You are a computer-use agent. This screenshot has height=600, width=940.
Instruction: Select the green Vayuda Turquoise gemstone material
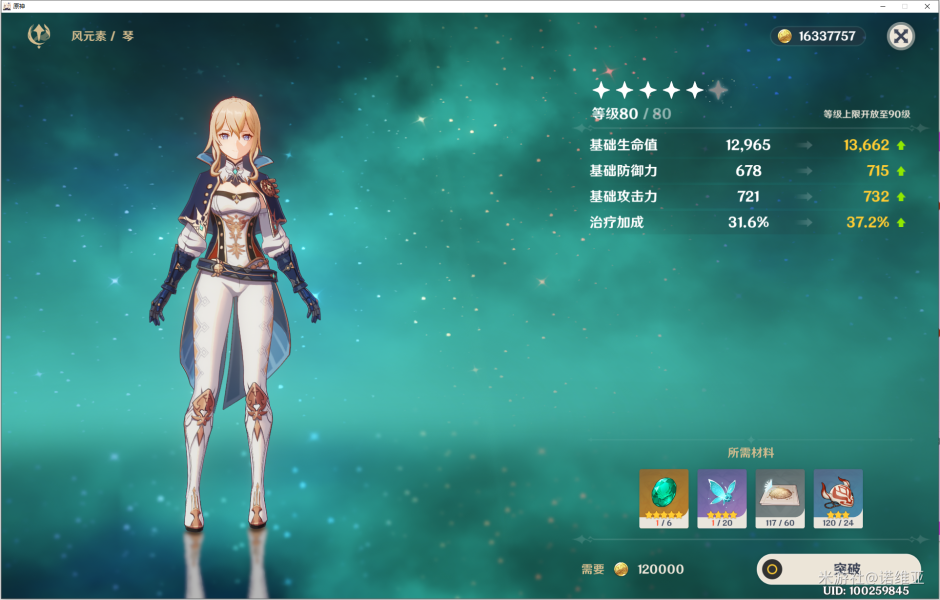[664, 498]
